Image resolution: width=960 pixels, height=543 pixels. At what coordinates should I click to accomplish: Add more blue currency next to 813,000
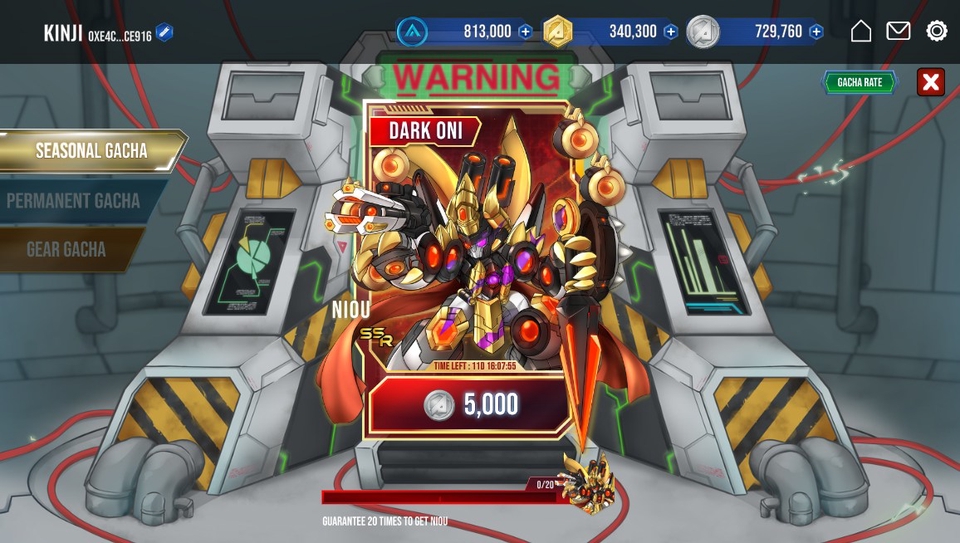pos(525,32)
